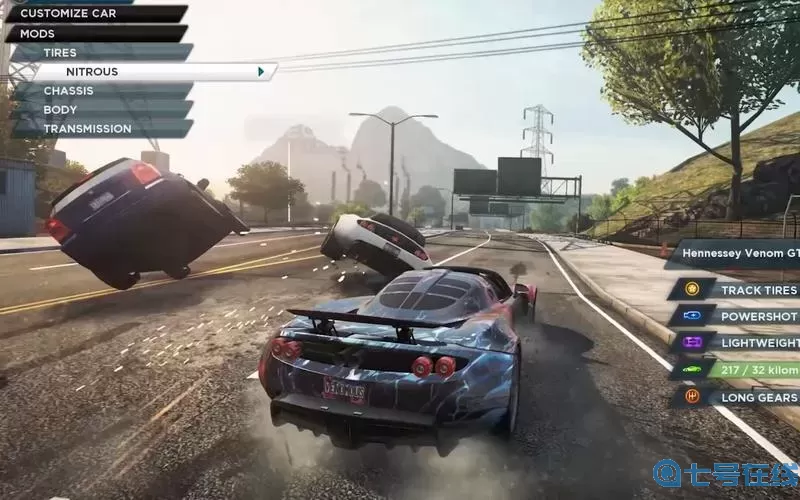Select the Chassis mod category
Screen dimensions: 800x500
coord(100,91)
